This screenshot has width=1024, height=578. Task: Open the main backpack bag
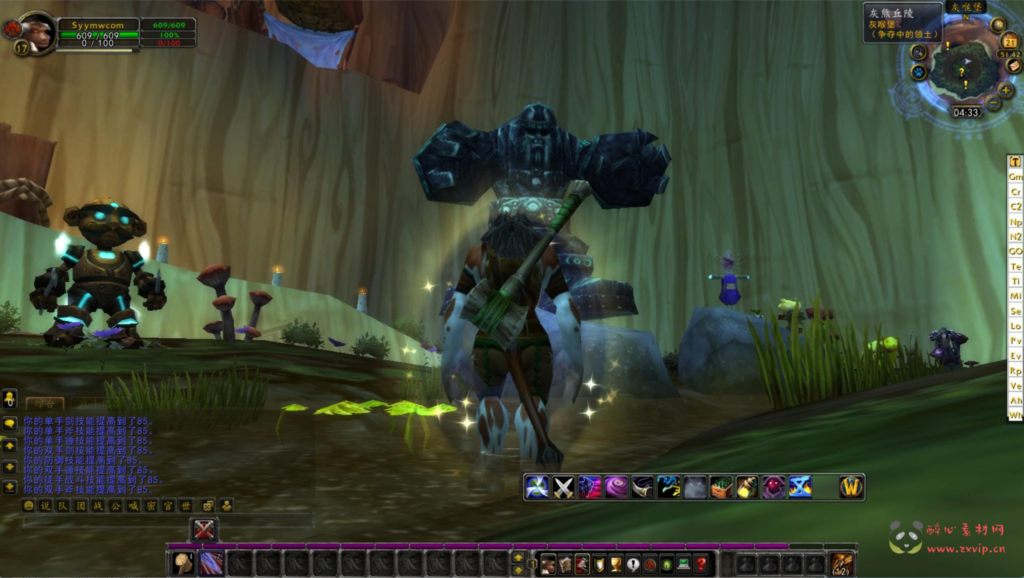tap(842, 564)
